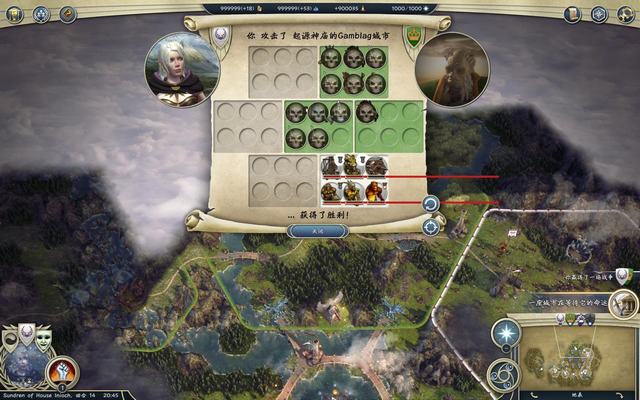Click the green crown shield emblem
The image size is (640, 400).
412,37
